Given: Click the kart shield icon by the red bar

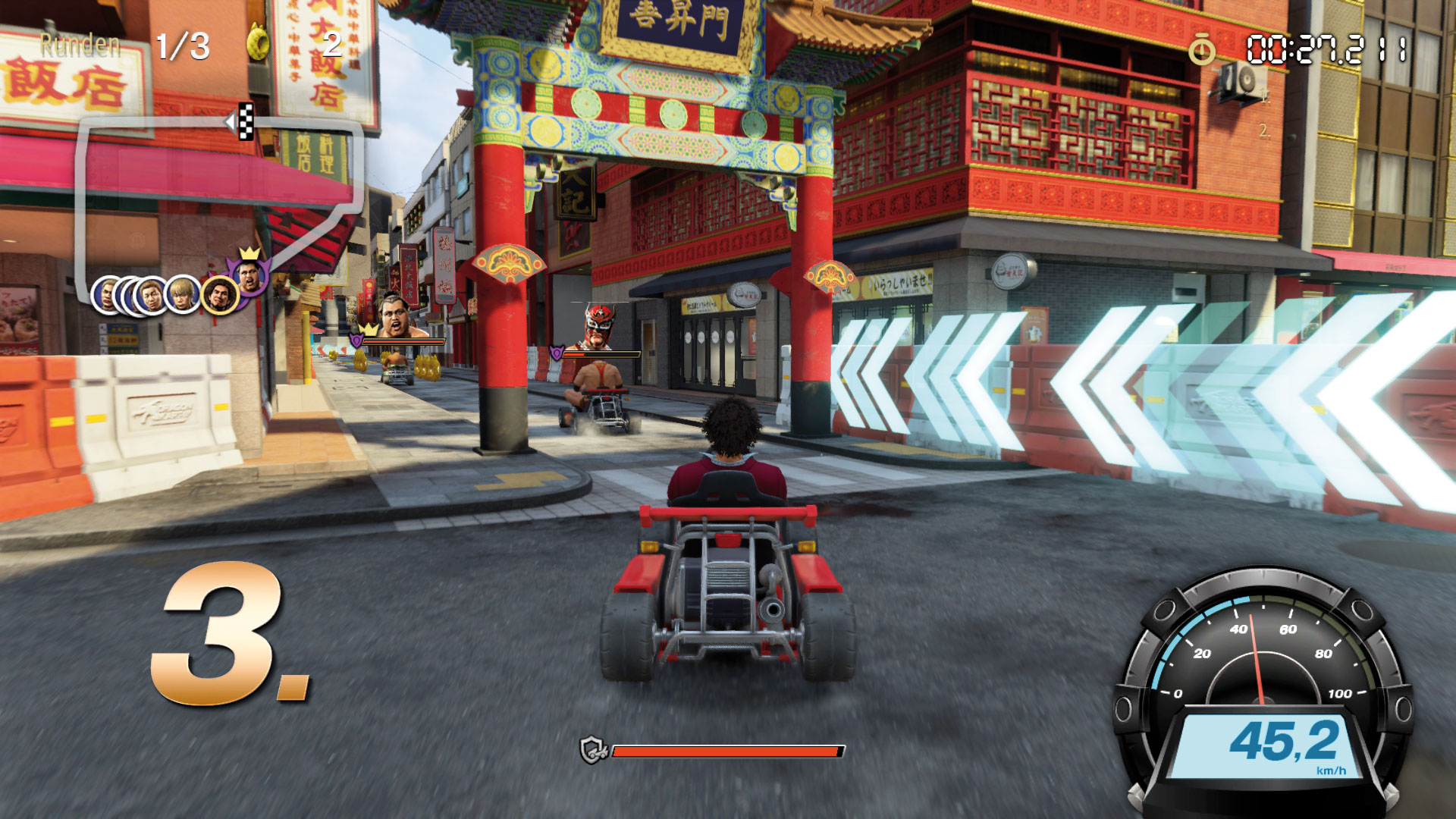Looking at the screenshot, I should coord(593,751).
